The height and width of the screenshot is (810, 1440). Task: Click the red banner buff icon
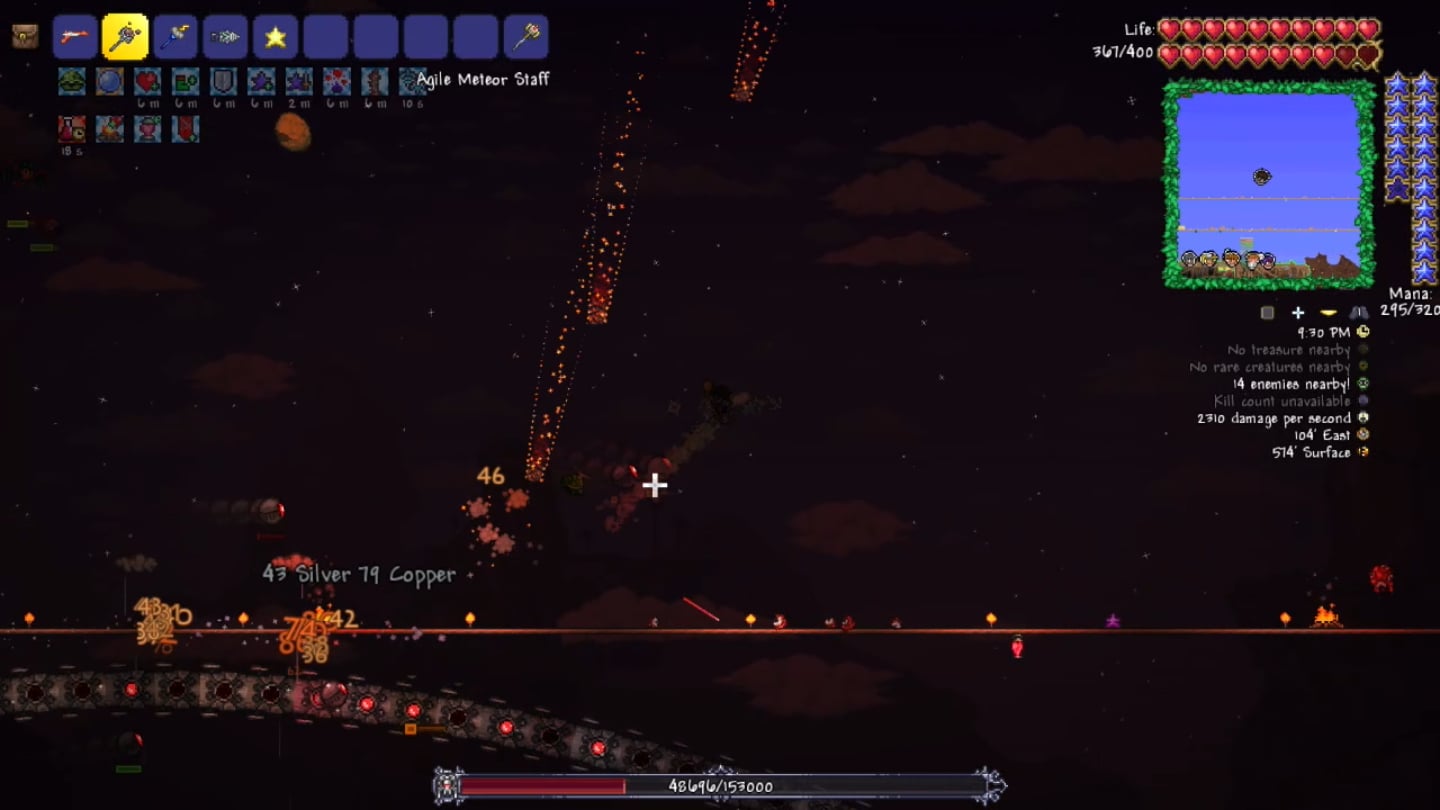pyautogui.click(x=185, y=128)
